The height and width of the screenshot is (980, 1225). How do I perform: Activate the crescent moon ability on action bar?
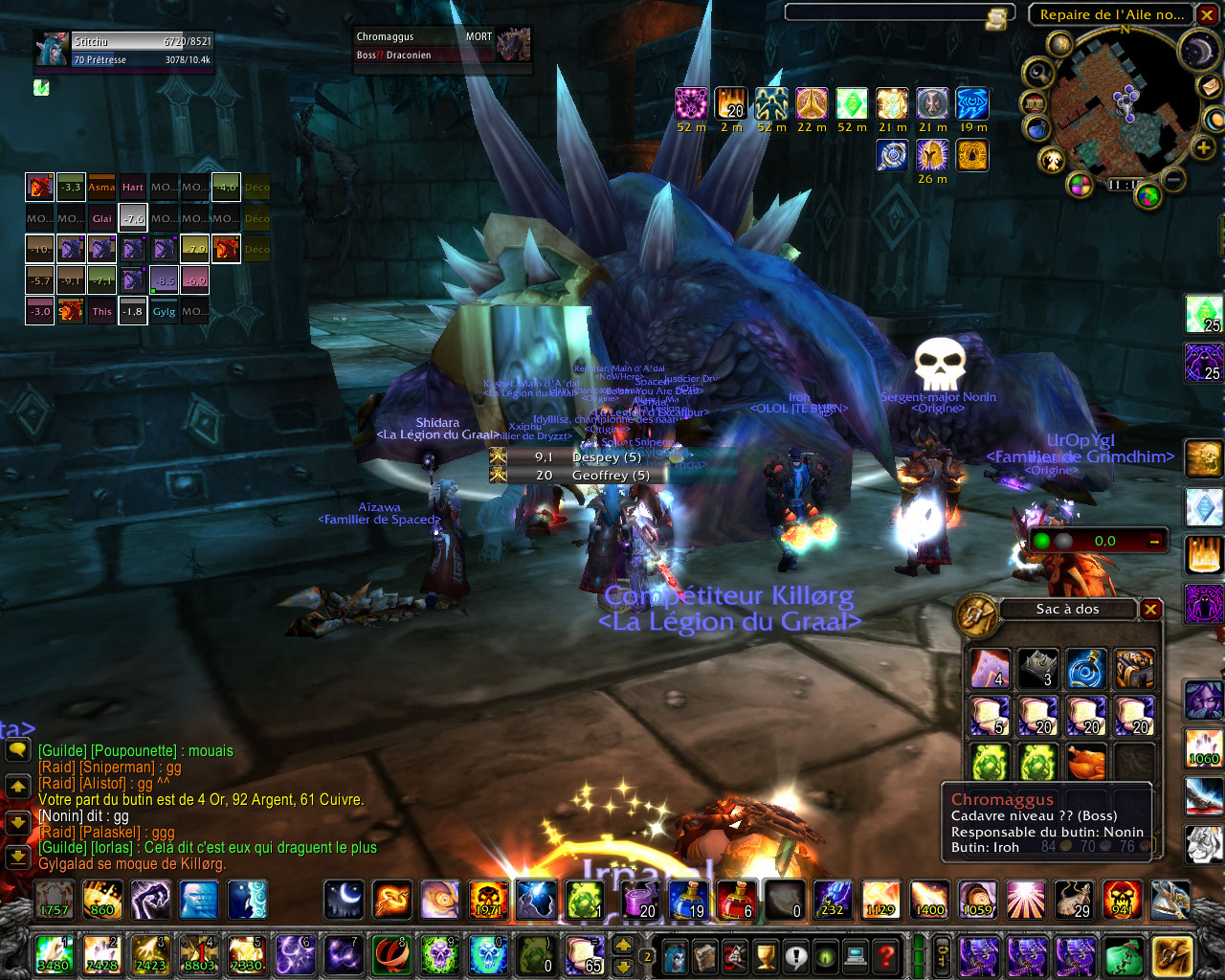click(344, 900)
